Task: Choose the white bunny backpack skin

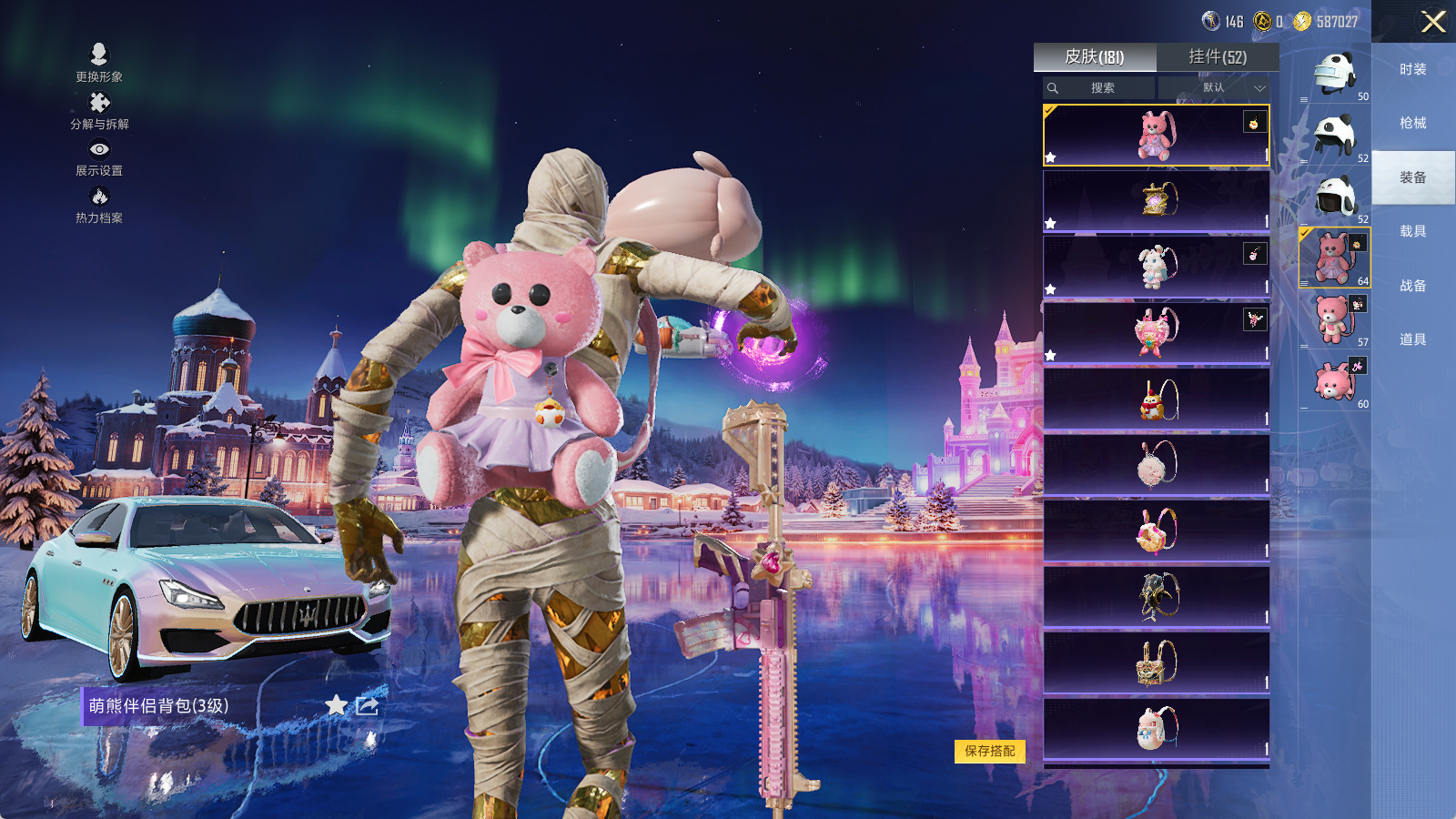Action: point(1156,267)
